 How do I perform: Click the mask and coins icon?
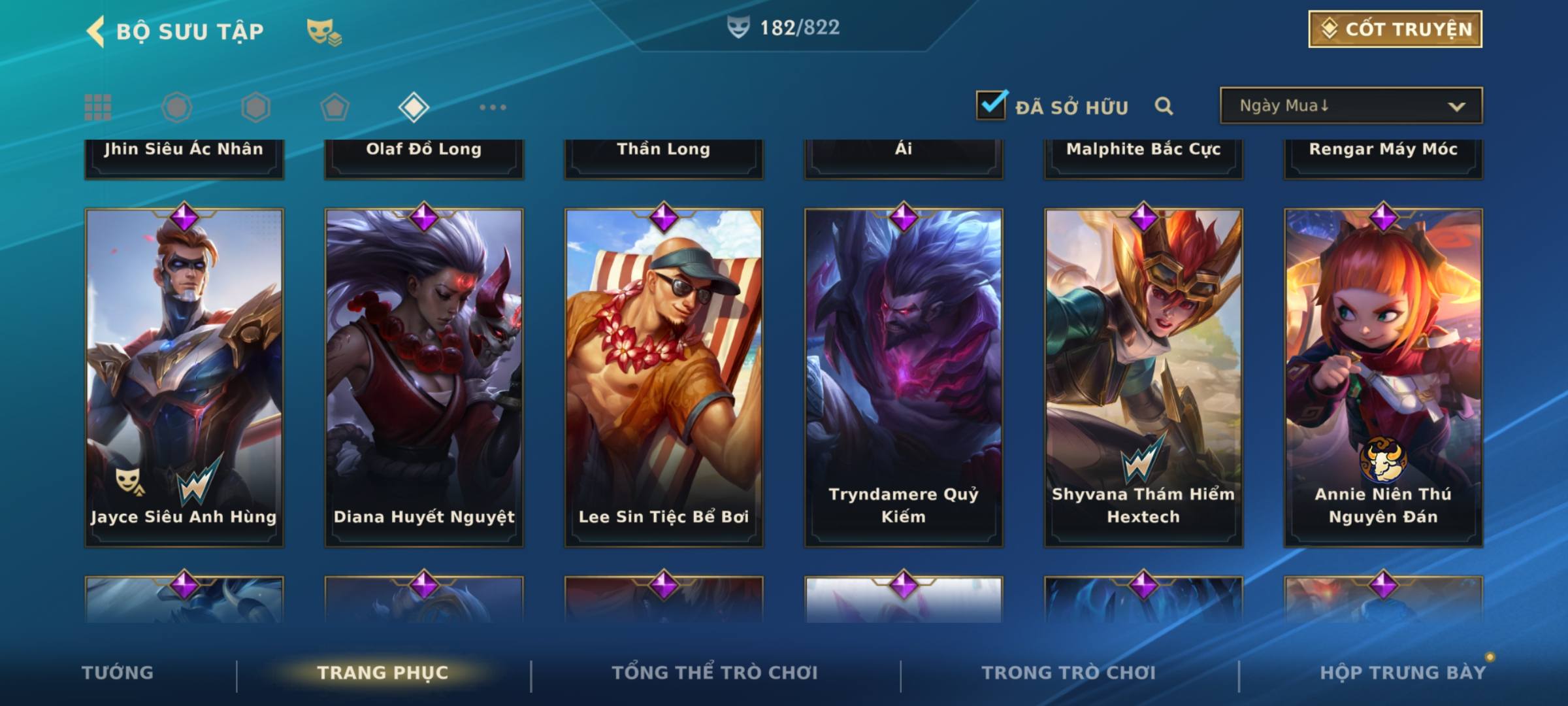(324, 31)
